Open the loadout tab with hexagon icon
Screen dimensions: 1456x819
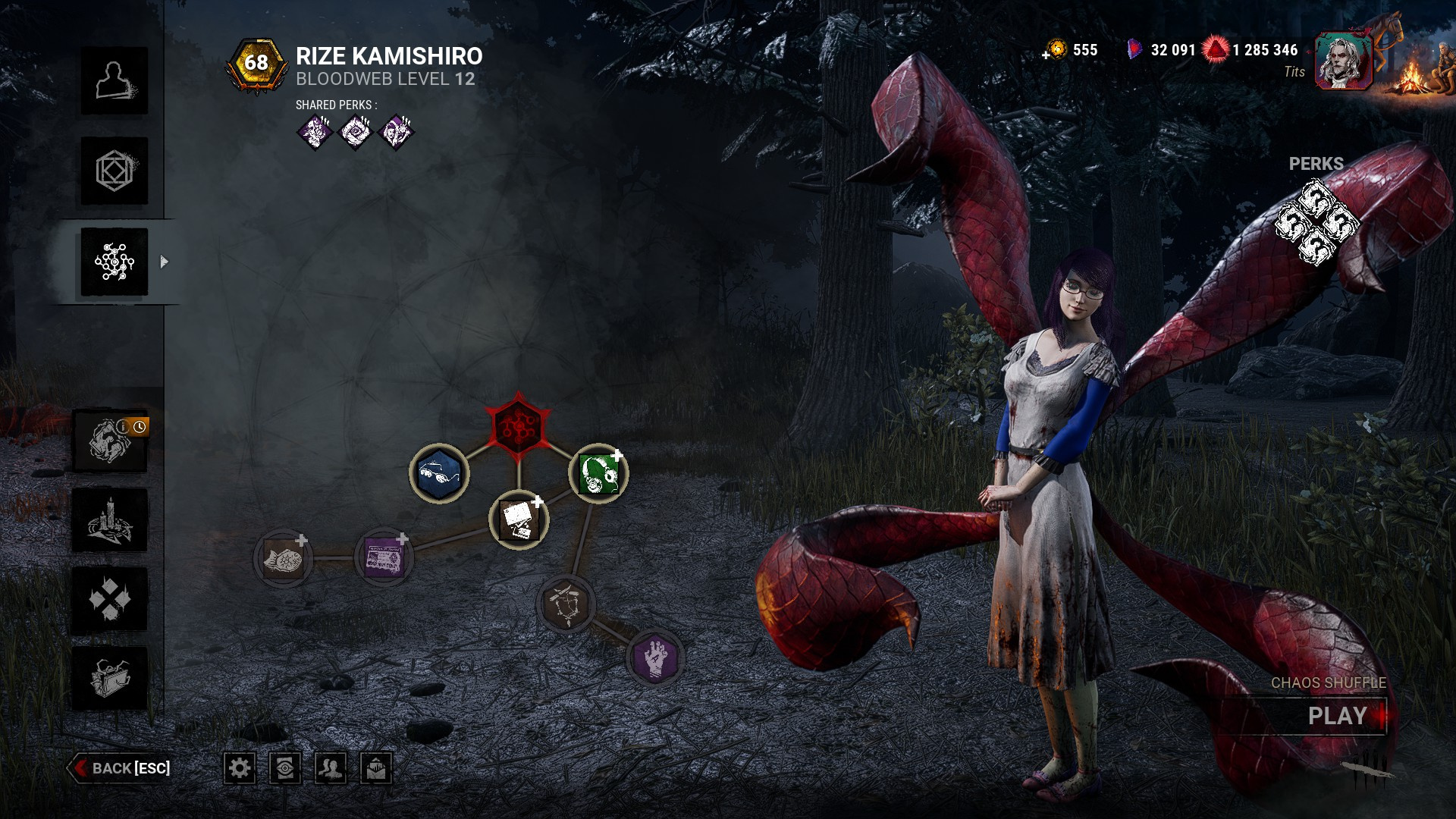coord(115,171)
